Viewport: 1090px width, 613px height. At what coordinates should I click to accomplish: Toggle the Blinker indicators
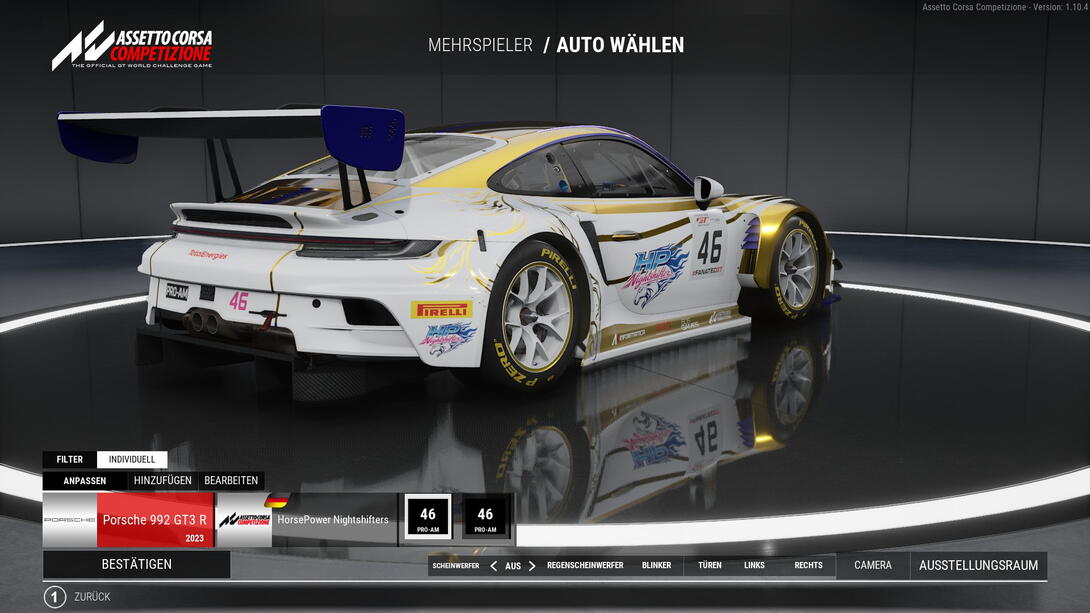[x=657, y=566]
